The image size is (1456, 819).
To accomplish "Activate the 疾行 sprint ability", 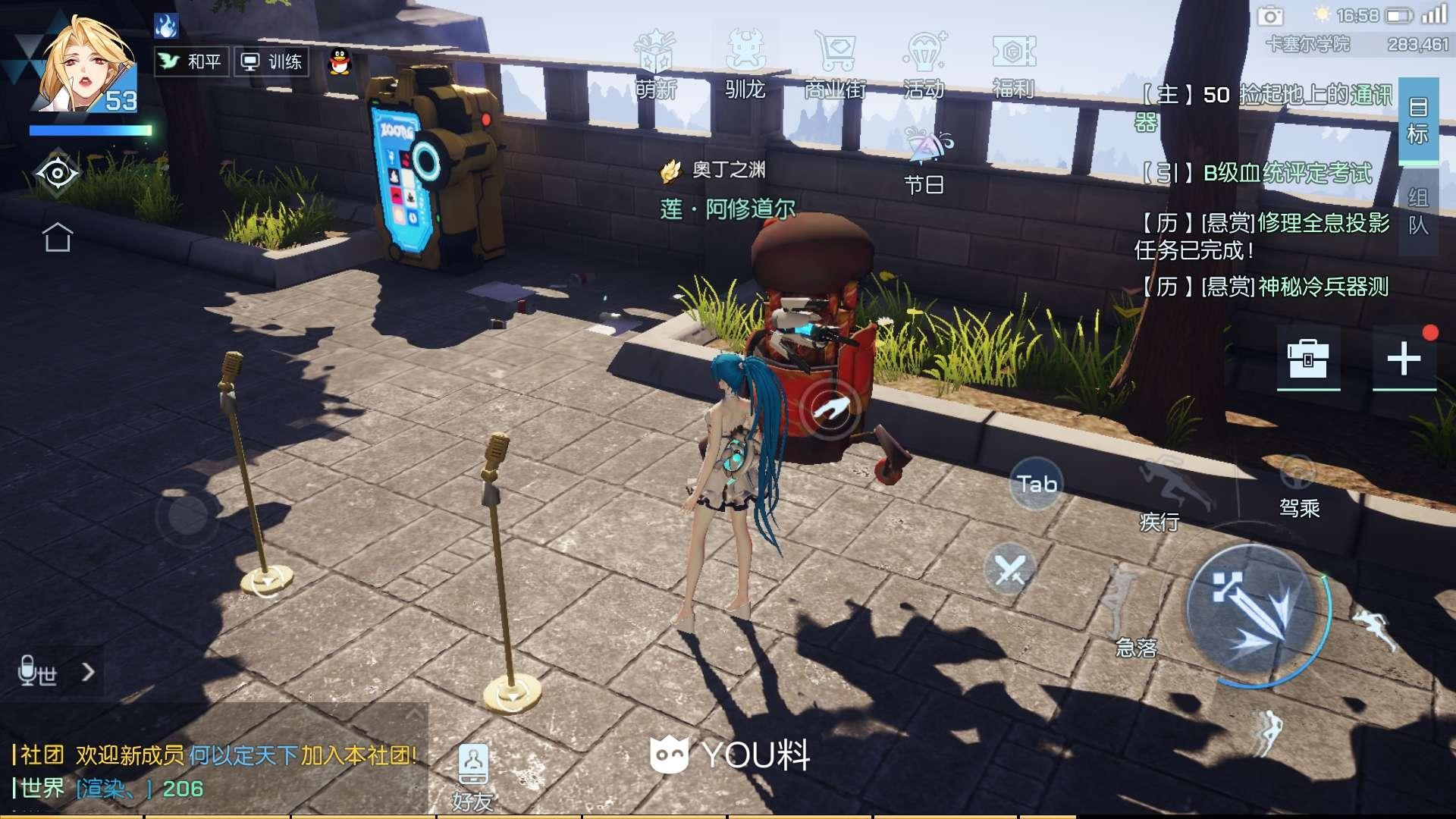I will coord(1166,489).
